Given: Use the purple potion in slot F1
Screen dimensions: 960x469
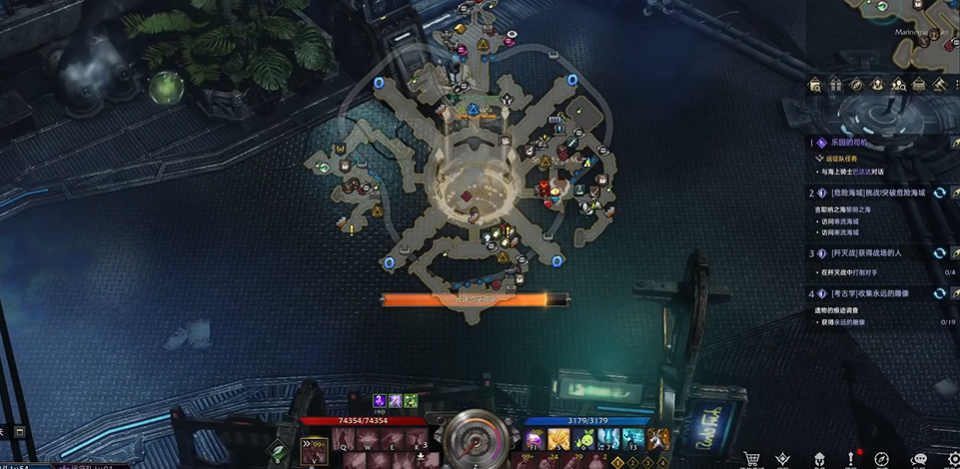Looking at the screenshot, I should pyautogui.click(x=534, y=440).
